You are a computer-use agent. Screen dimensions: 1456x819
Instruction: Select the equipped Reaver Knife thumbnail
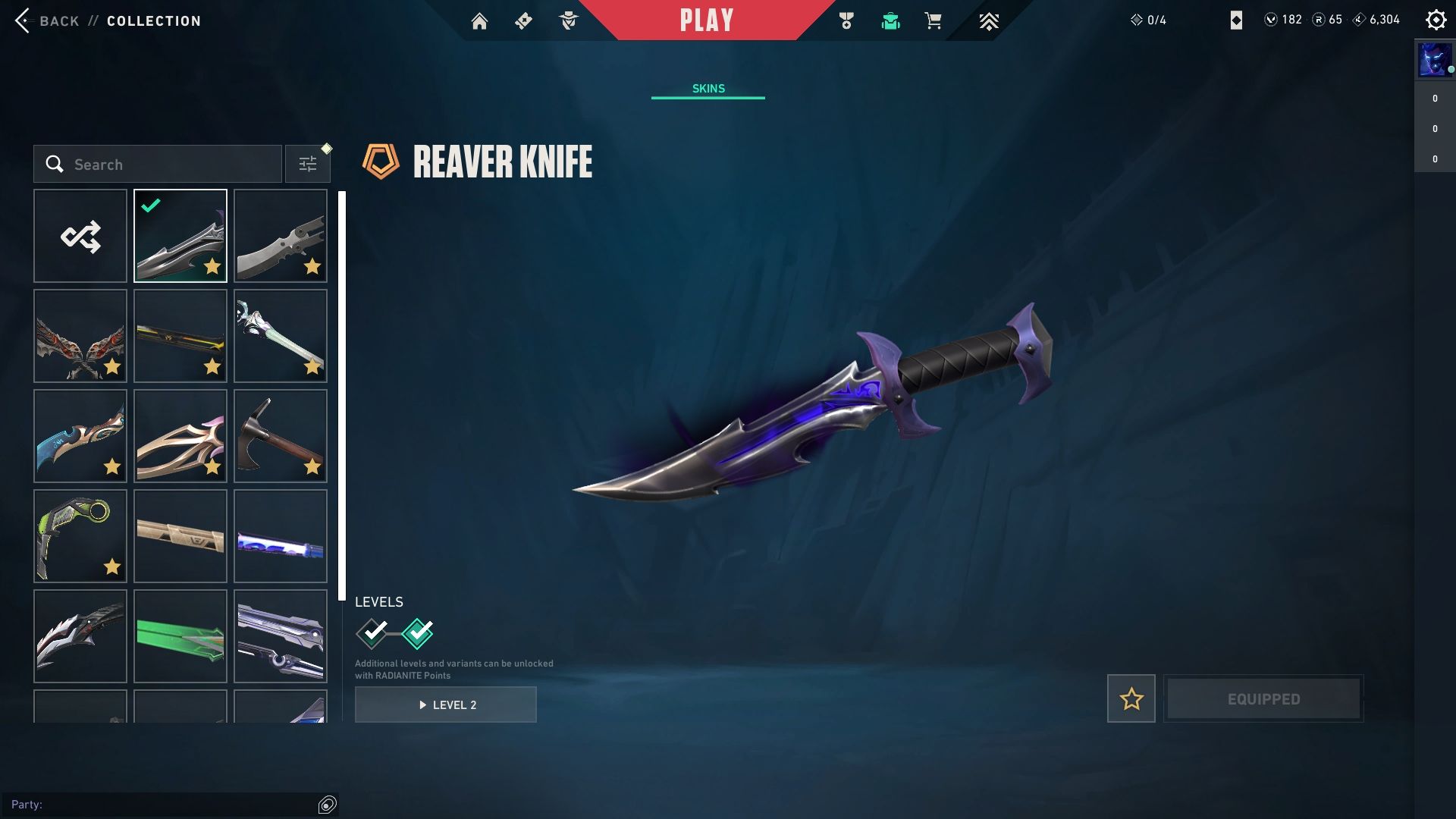[180, 236]
